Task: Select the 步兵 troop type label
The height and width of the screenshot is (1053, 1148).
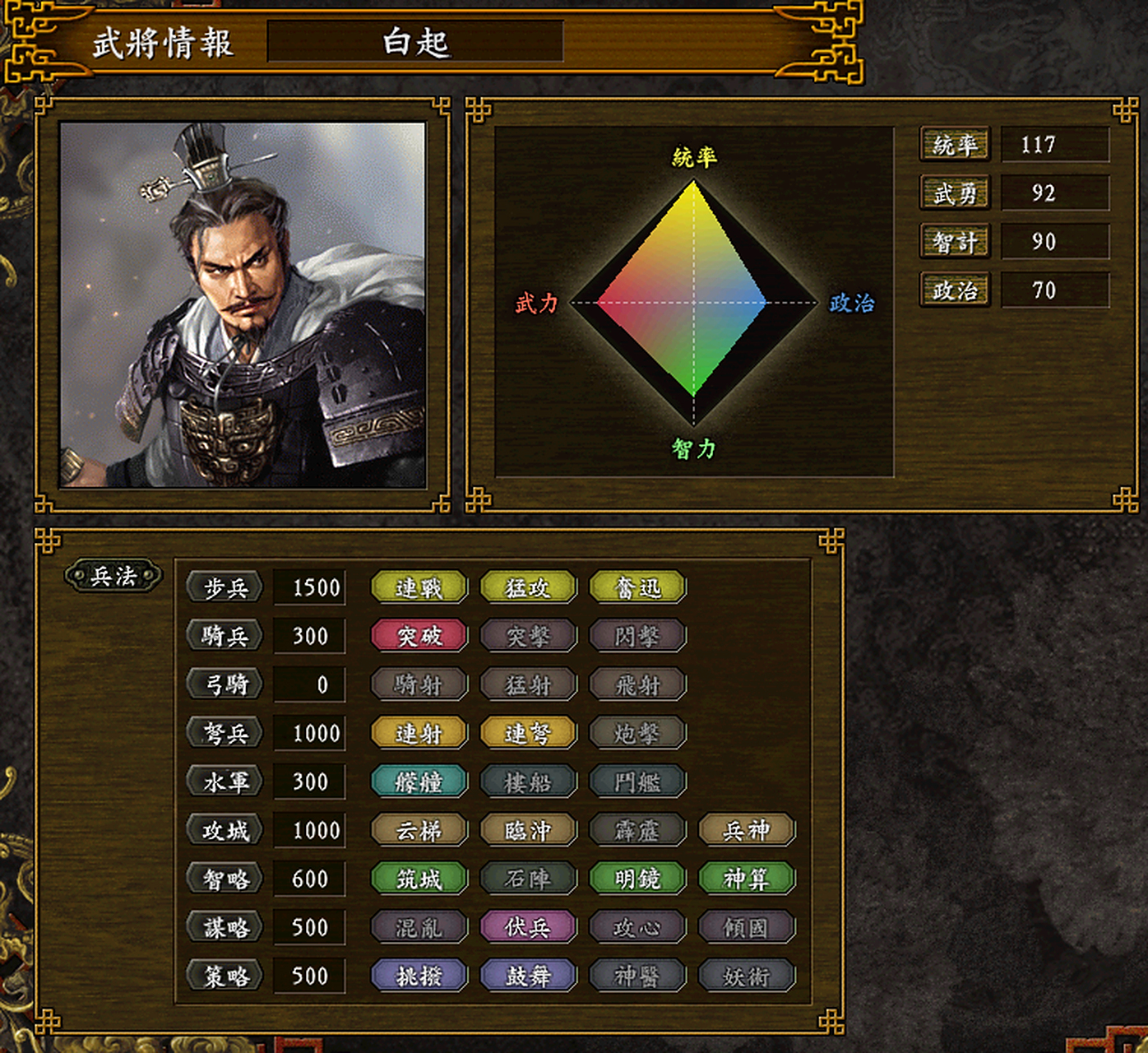Action: [225, 587]
